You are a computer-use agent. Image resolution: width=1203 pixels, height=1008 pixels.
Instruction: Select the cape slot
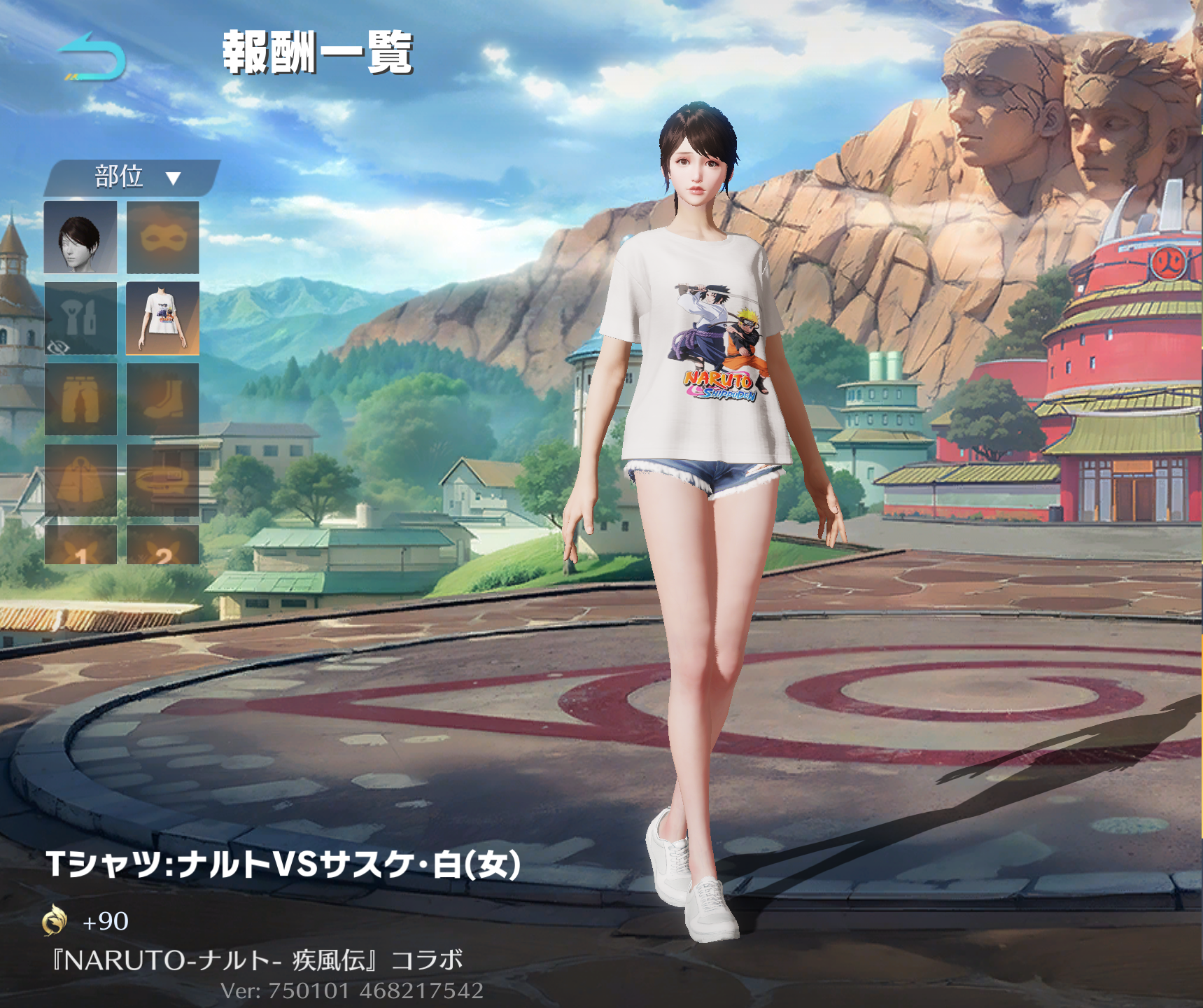point(80,481)
